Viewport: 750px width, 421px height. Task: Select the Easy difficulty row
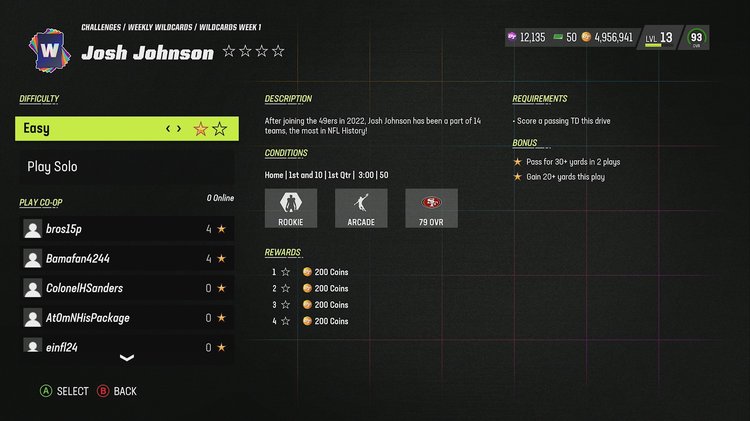click(x=126, y=128)
